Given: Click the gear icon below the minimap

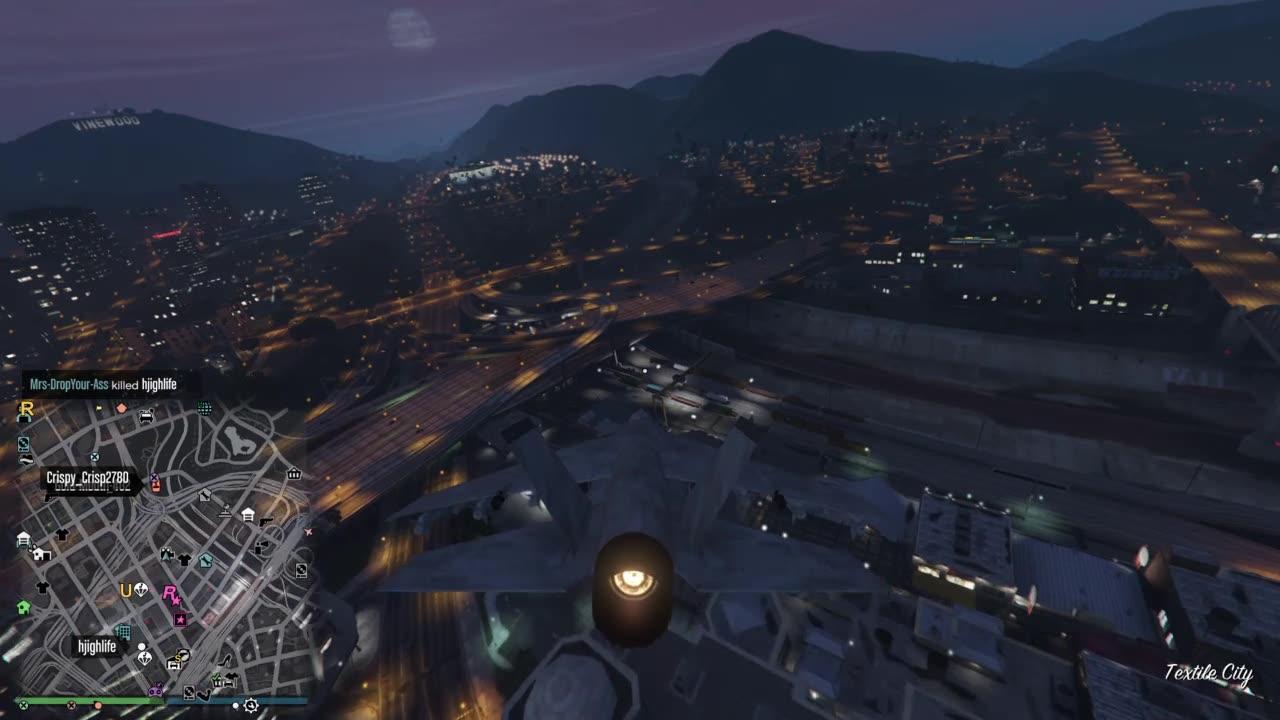Looking at the screenshot, I should coord(250,706).
